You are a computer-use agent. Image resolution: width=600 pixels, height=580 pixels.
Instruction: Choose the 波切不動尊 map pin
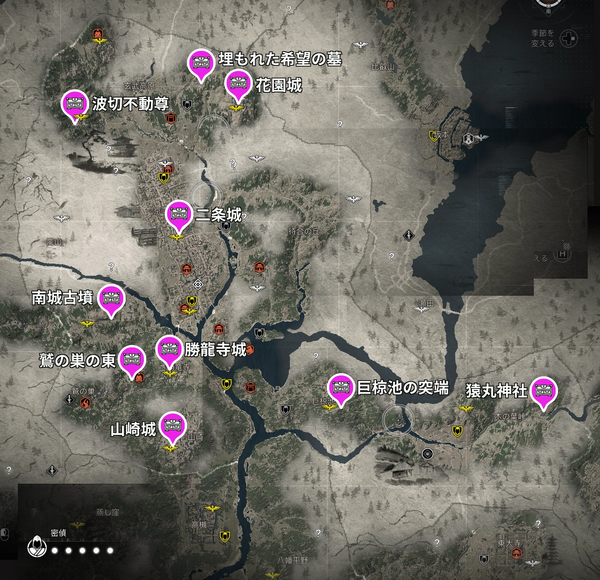pos(74,104)
